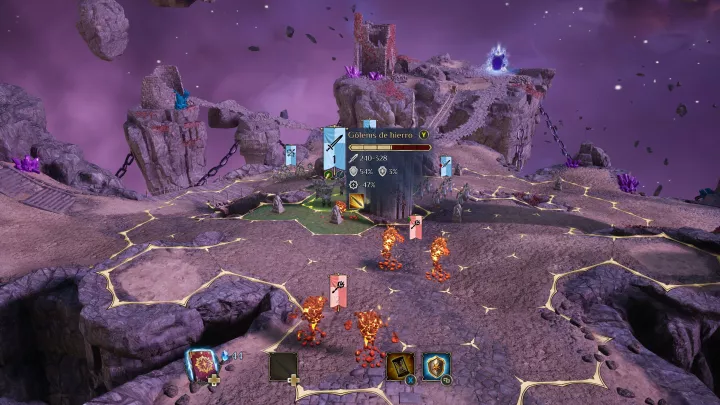720x405 pixels.
Task: Select the blue crossed-weapons unit banner
Action: [x=290, y=155]
